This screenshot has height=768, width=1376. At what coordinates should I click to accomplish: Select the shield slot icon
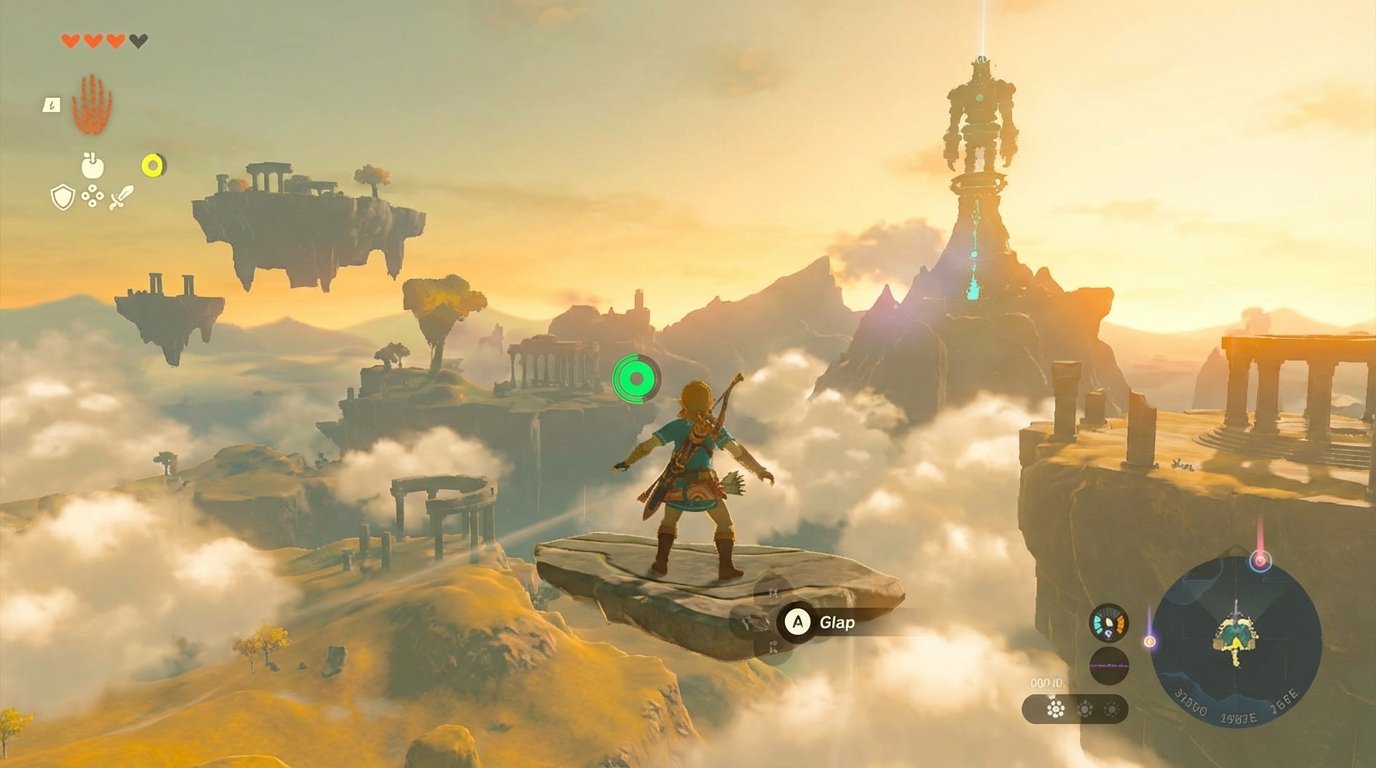tap(62, 197)
